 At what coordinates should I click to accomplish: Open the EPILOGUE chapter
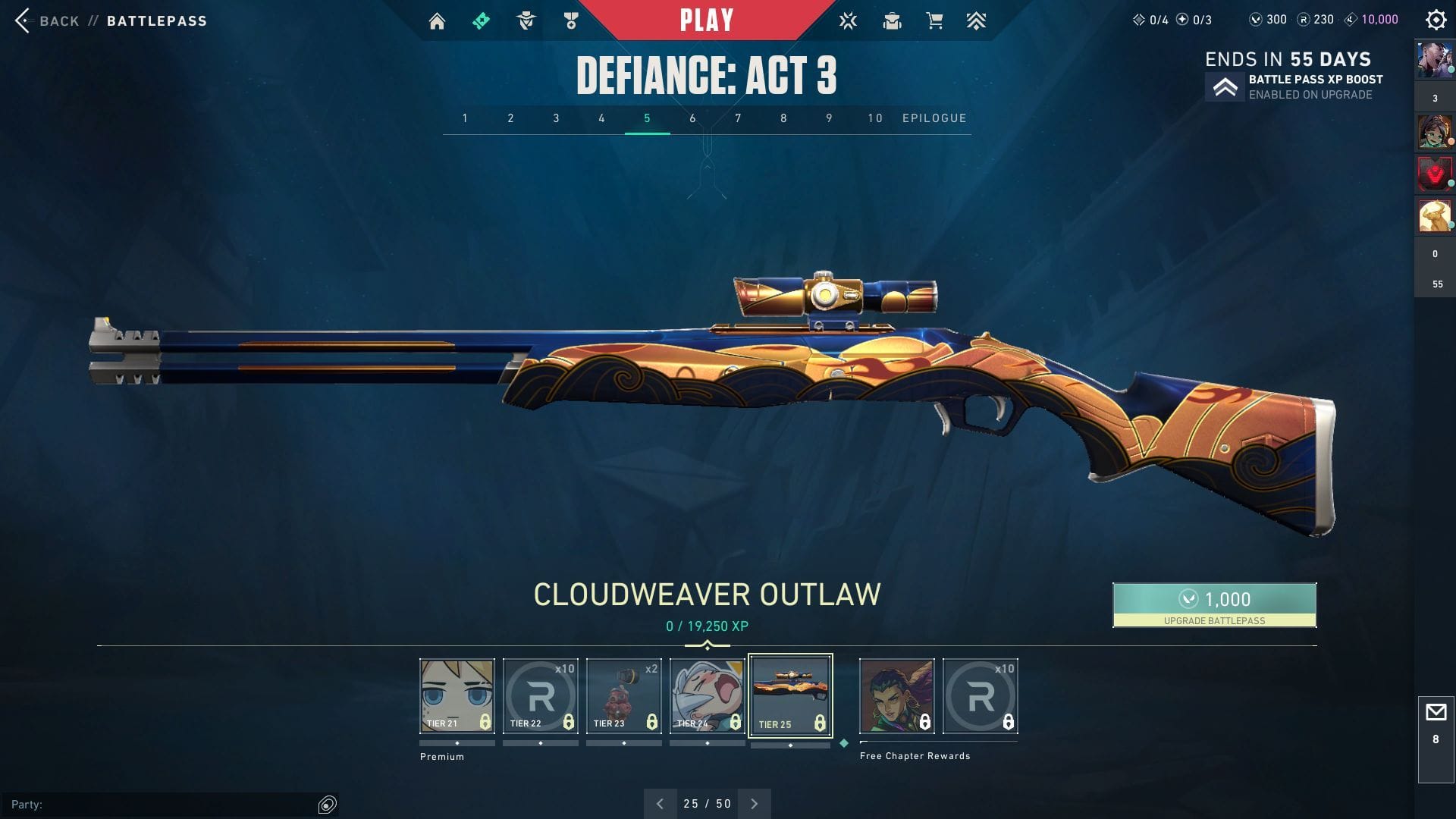tap(934, 118)
